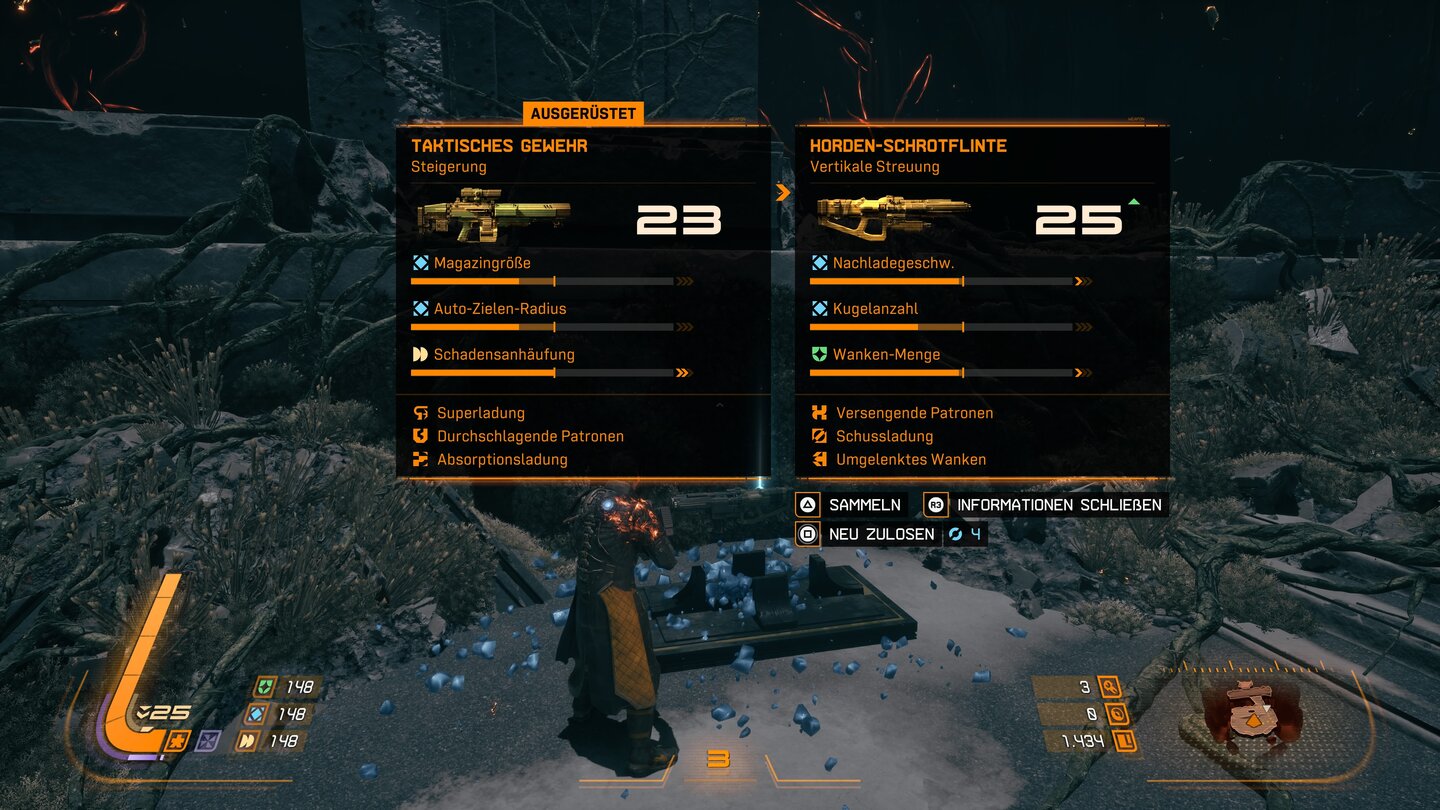
Task: Choose Informationen schließen to close details
Action: 1045,505
